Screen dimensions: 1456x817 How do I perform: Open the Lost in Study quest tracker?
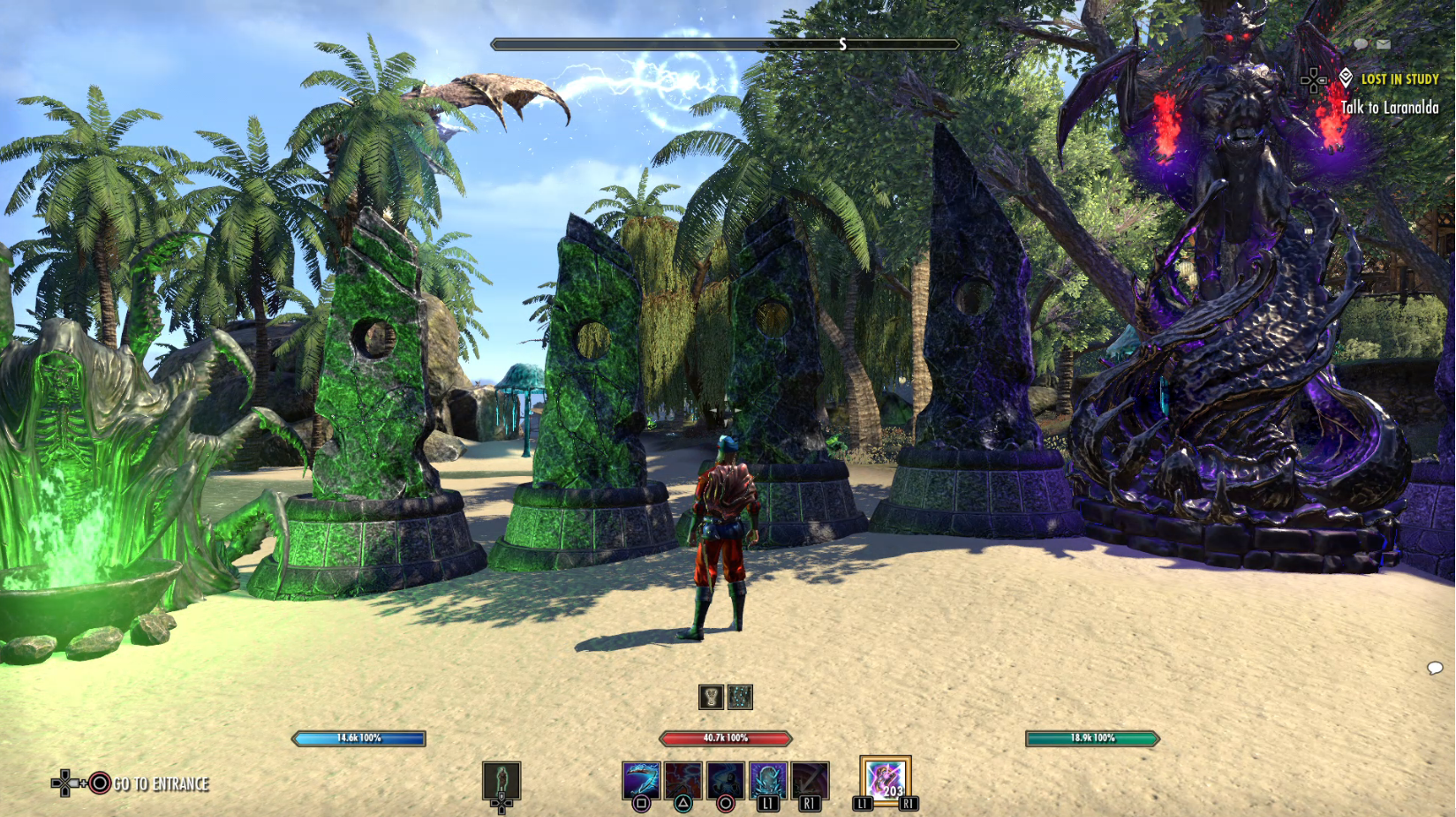pyautogui.click(x=1399, y=79)
